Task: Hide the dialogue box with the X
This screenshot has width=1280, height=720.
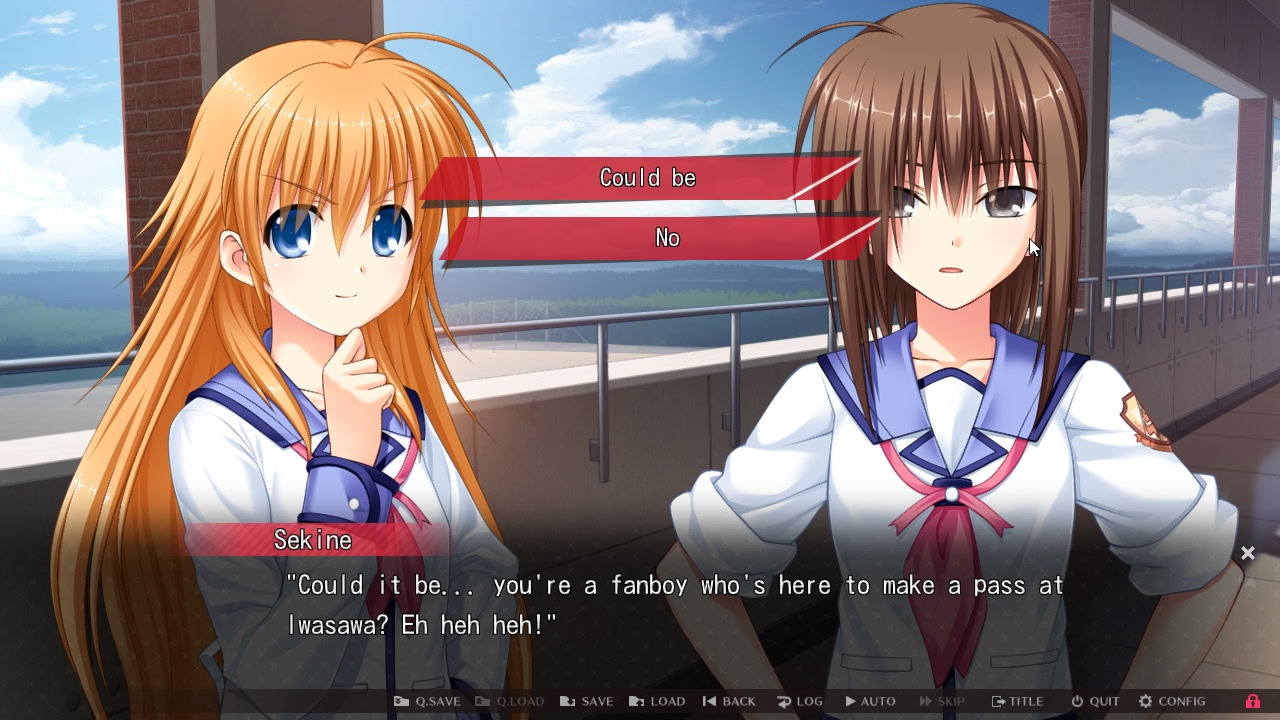Action: [1248, 552]
